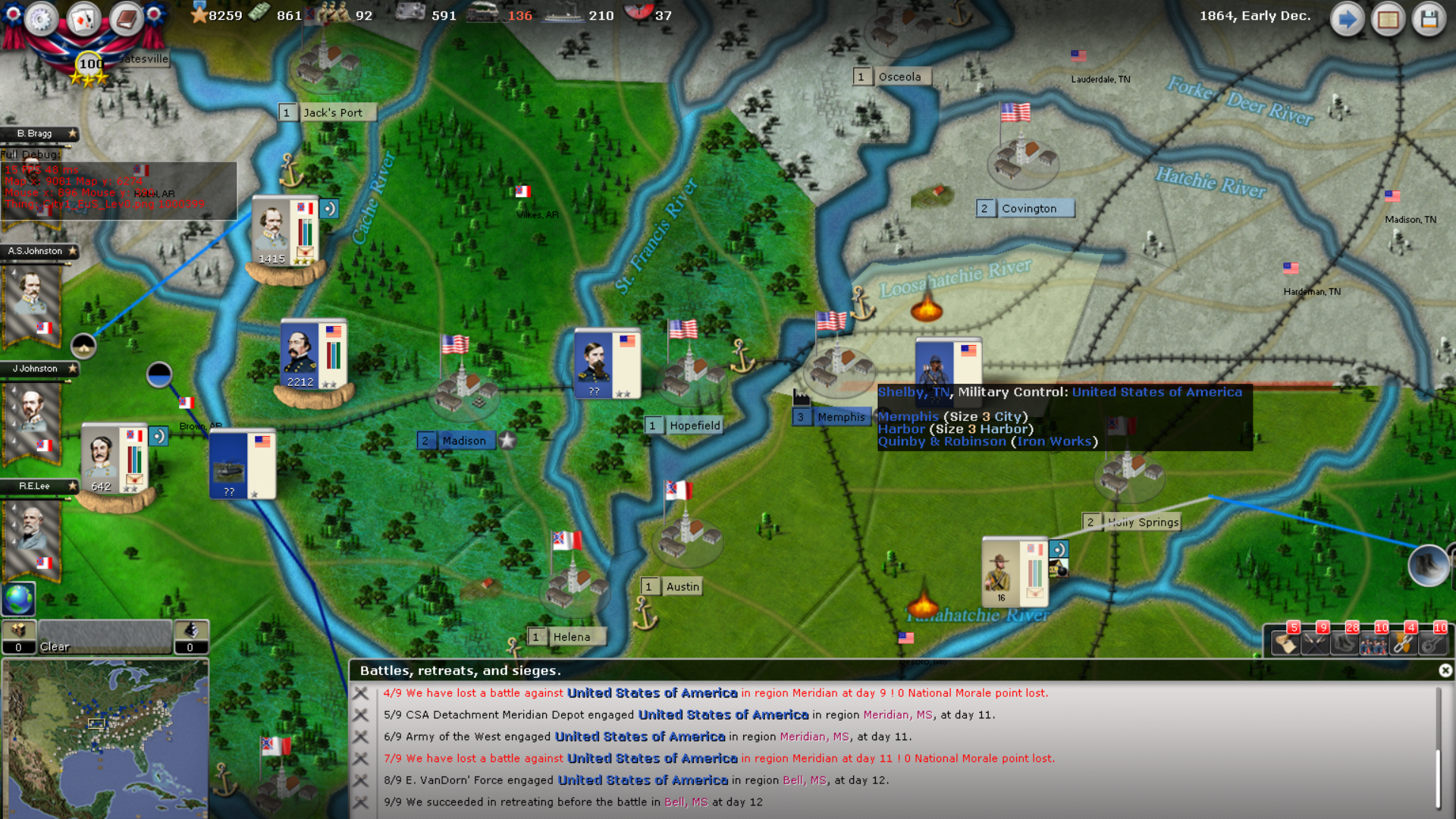The image size is (1456, 819).
Task: Click the boots supply icon with badge 28
Action: [x=1345, y=645]
